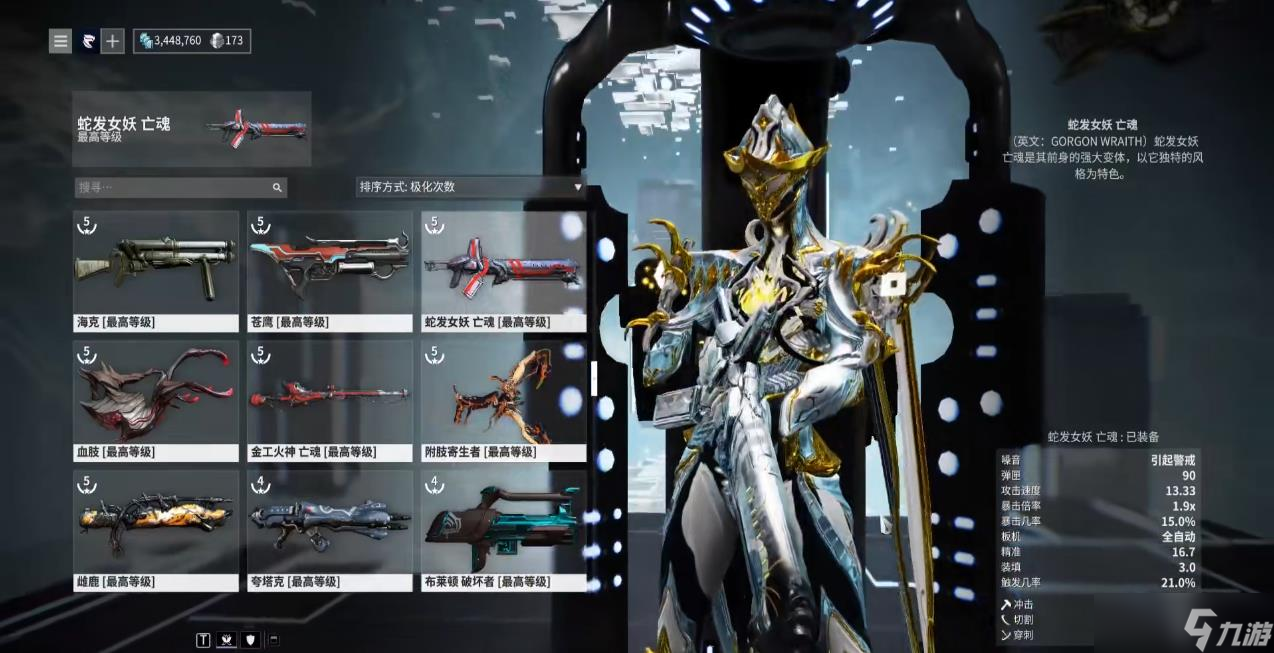Open the 排序方式 sort dropdown
The height and width of the screenshot is (653, 1274).
[x=469, y=187]
